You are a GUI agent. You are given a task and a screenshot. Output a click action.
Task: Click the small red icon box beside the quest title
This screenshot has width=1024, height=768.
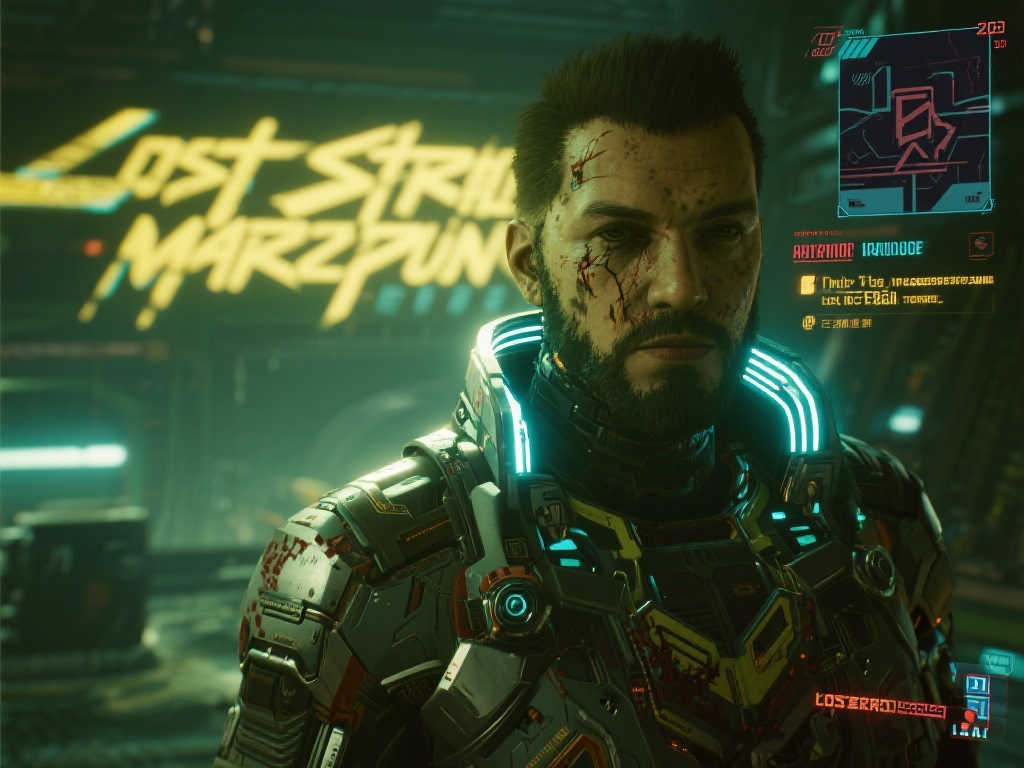pyautogui.click(x=980, y=245)
